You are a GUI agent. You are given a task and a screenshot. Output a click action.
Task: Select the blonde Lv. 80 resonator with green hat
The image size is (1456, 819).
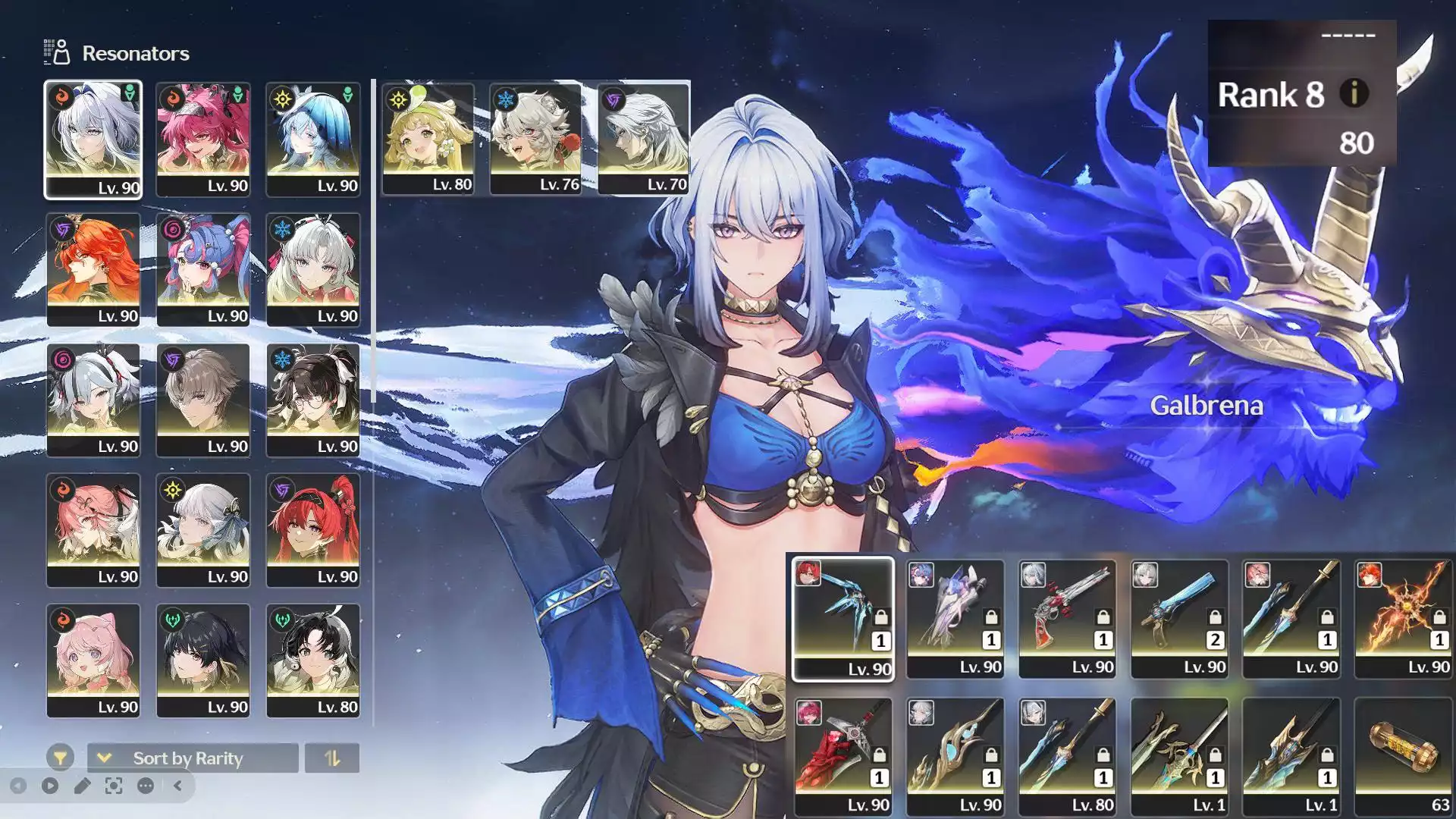tap(428, 138)
